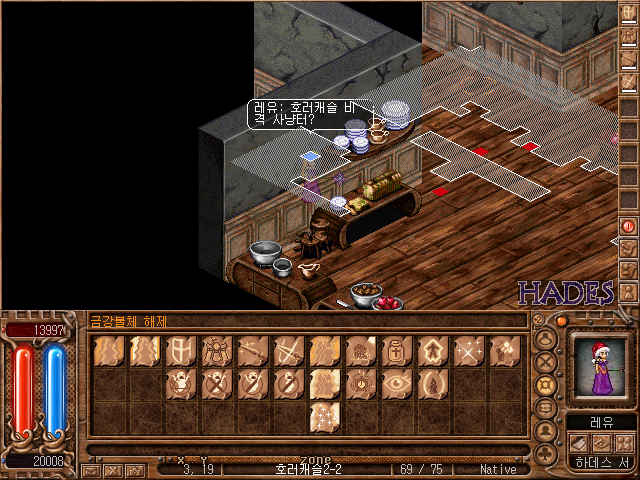Open the book button under the portrait

(x=577, y=442)
